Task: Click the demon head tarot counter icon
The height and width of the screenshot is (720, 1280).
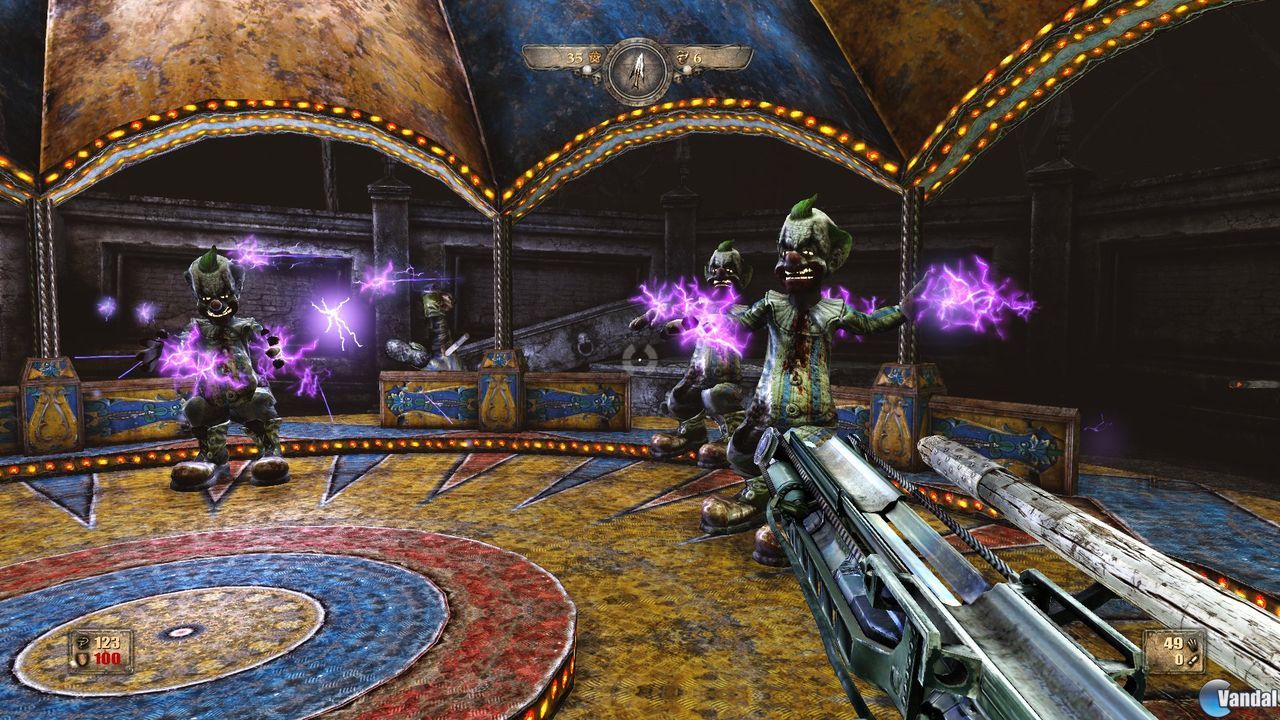Action: pyautogui.click(x=682, y=57)
